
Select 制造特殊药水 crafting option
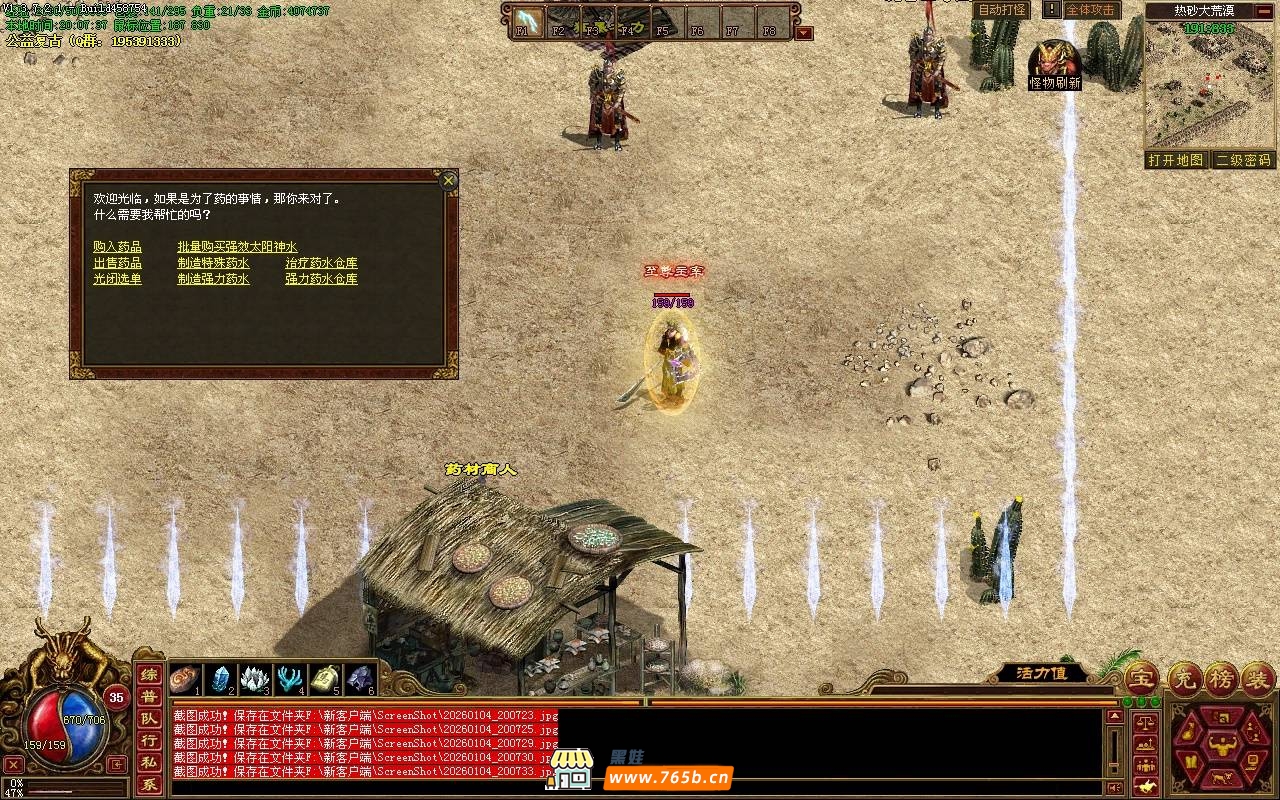[213, 263]
